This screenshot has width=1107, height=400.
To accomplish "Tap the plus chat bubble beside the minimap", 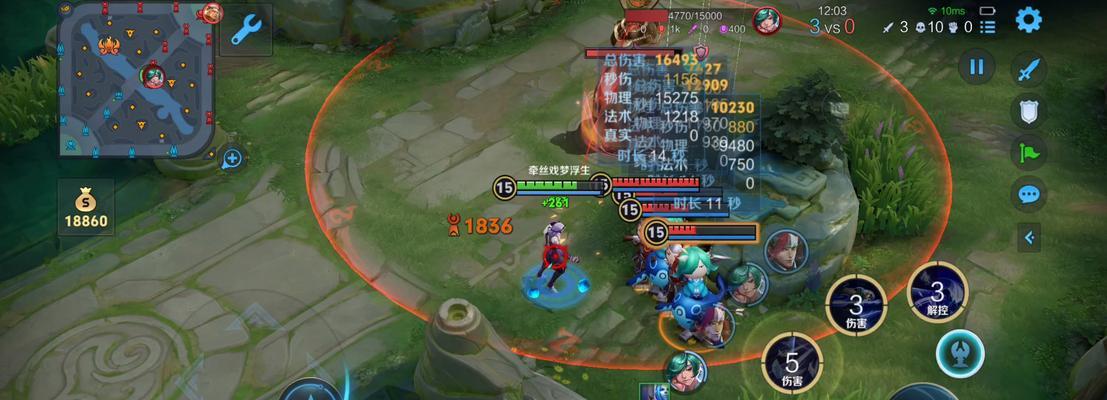I will click(232, 157).
